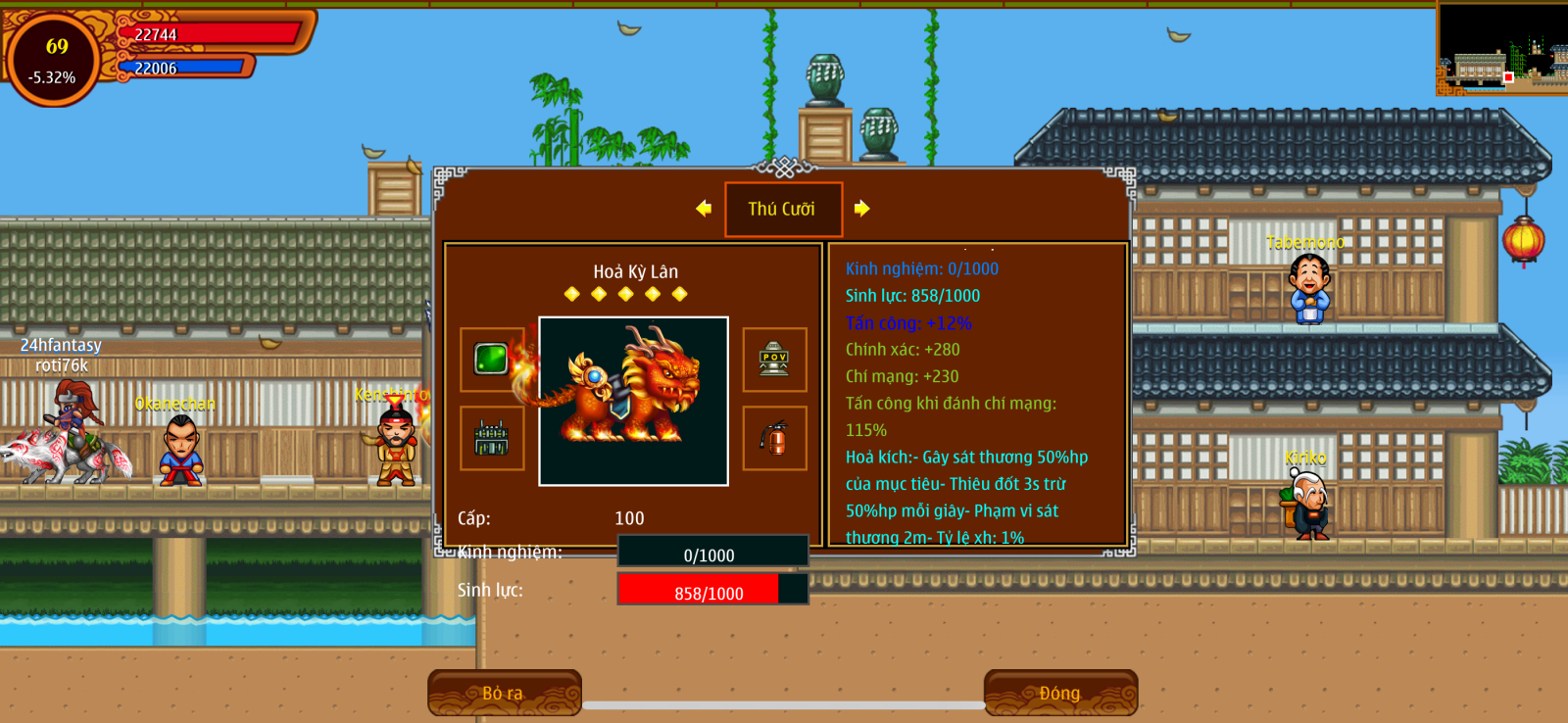Select the POV lantern item slot
The width and height of the screenshot is (1568, 723).
pos(774,360)
